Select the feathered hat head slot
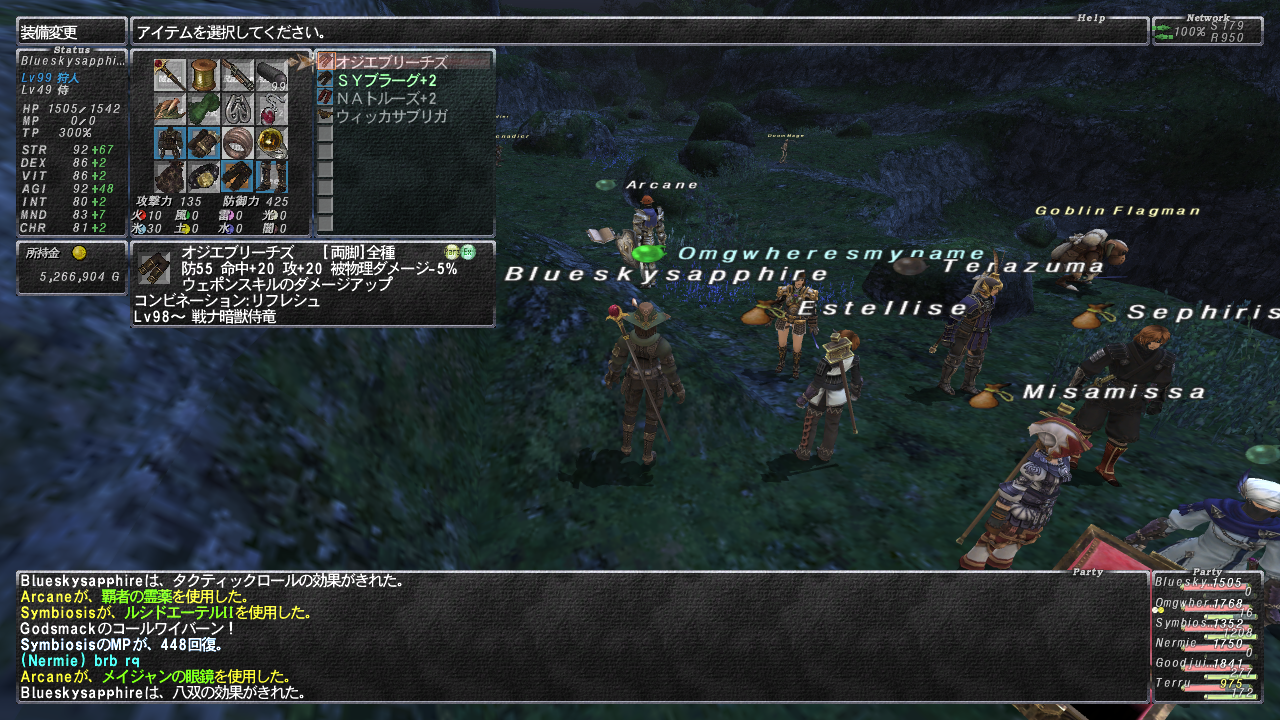 point(170,109)
